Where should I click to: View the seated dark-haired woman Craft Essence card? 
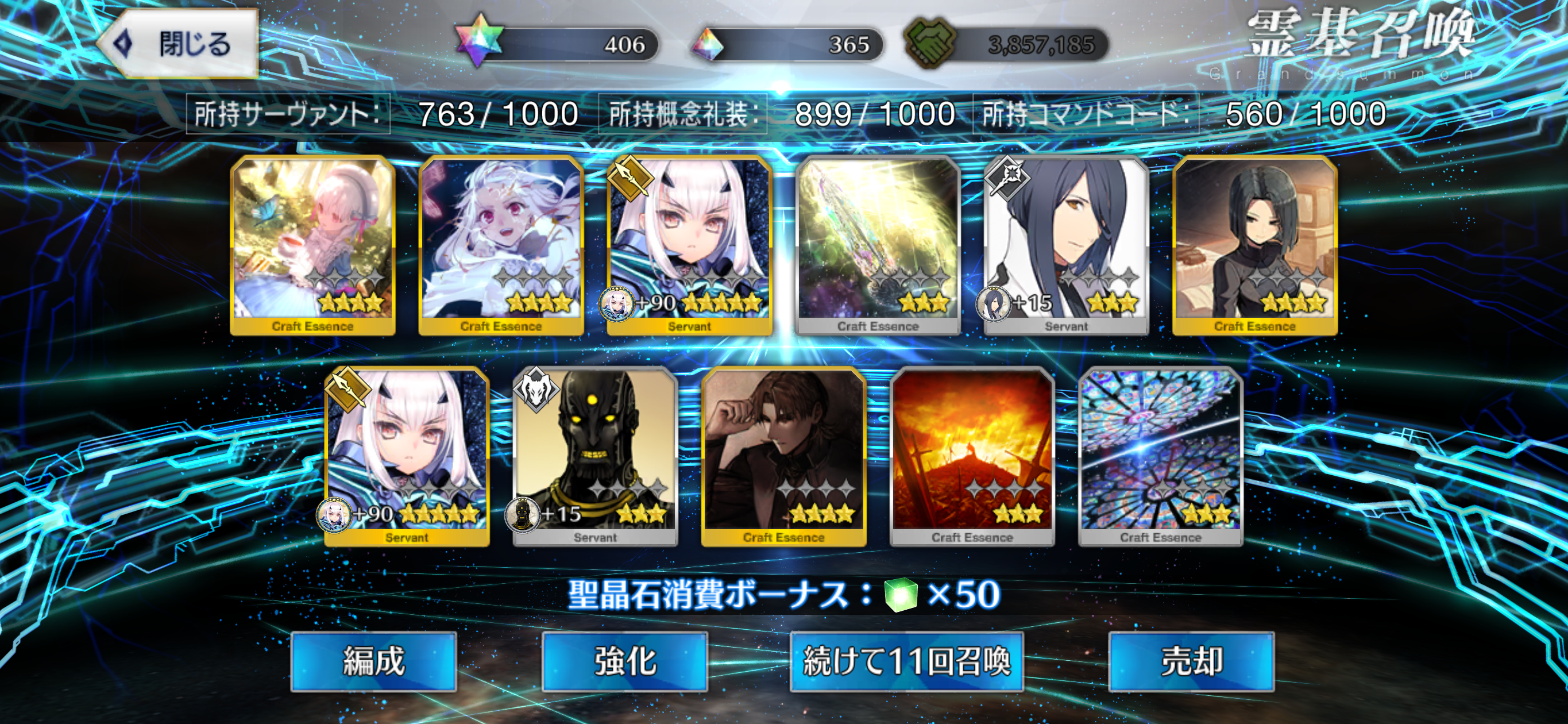click(x=1255, y=245)
